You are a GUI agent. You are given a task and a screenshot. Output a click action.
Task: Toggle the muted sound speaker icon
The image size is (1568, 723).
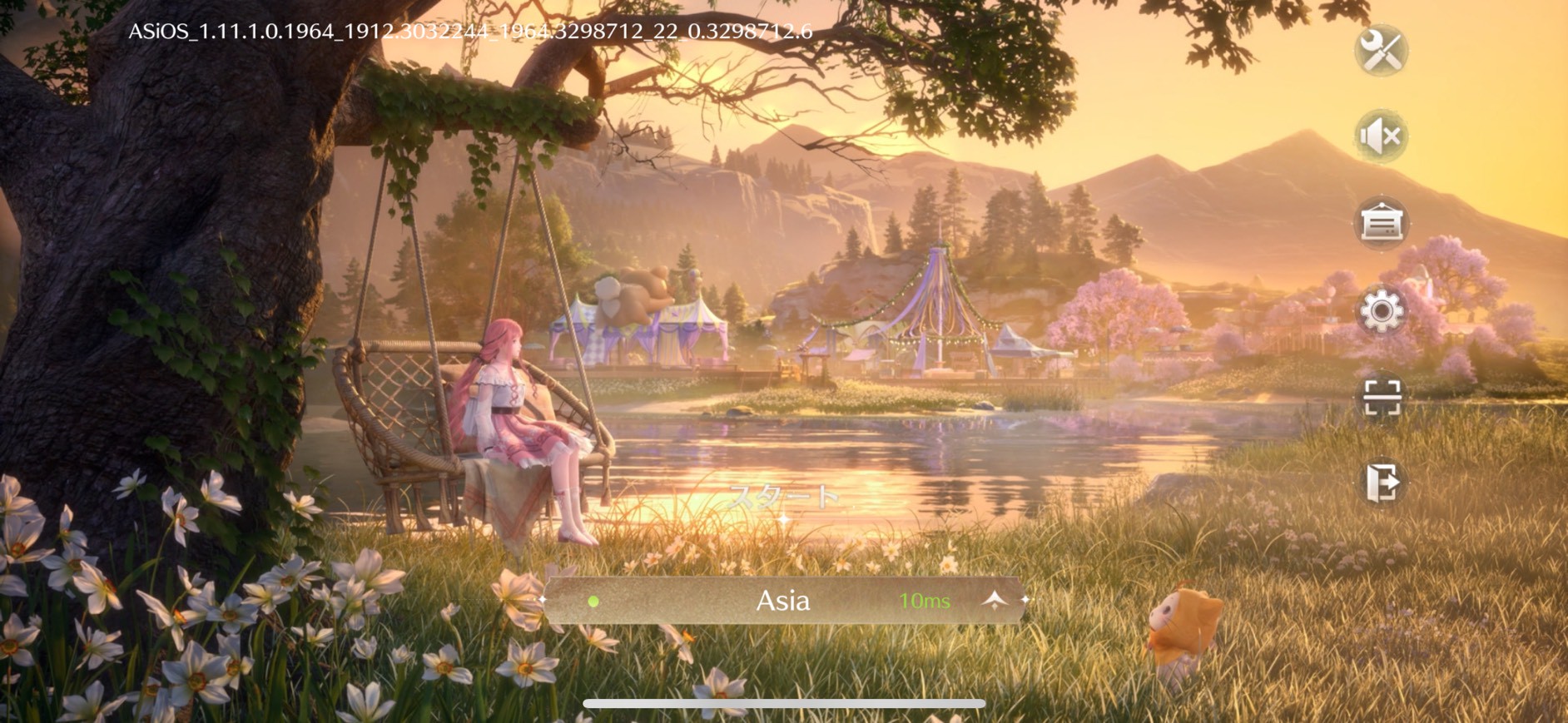coord(1382,136)
